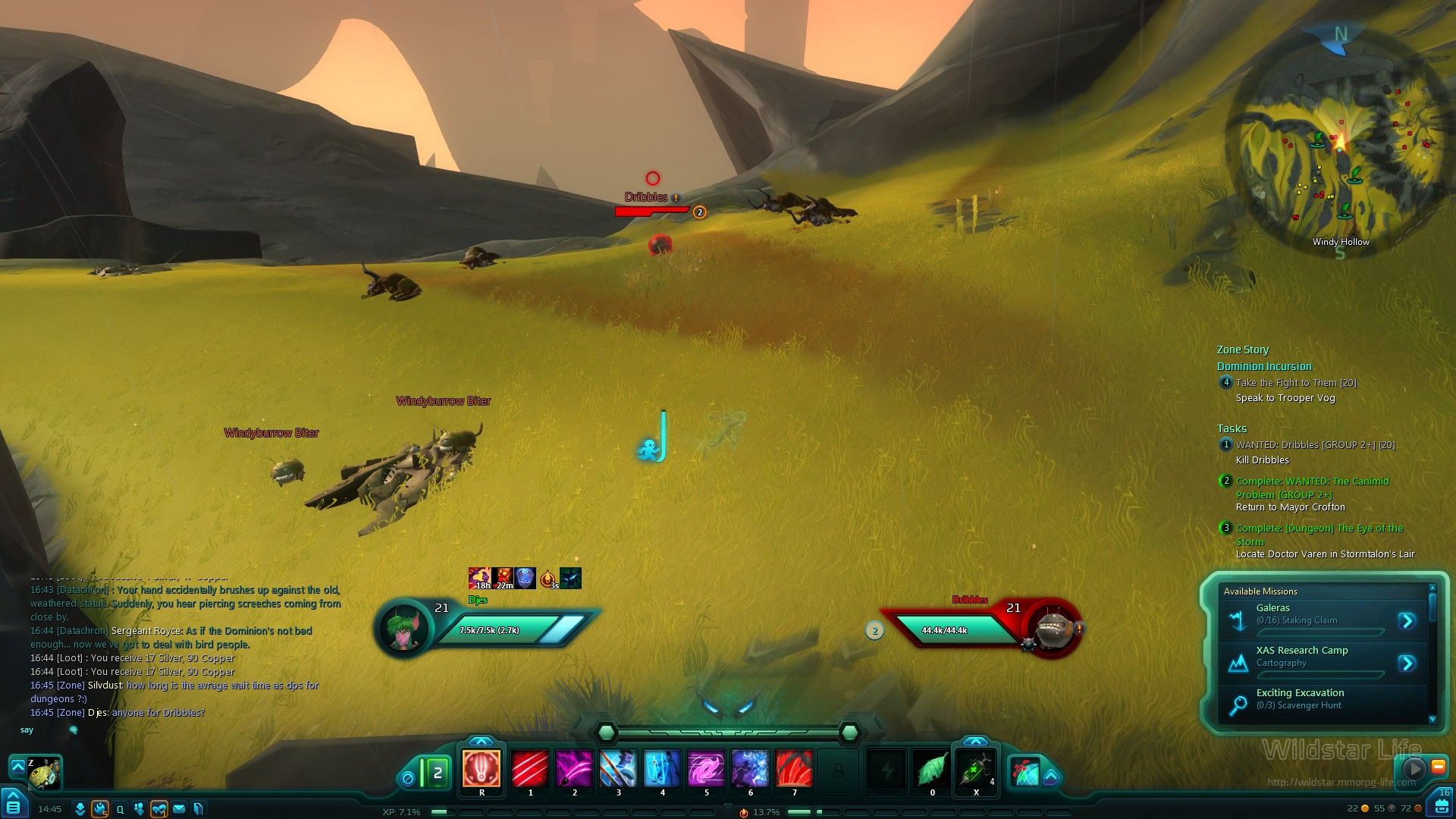
Task: Click the Djes player portrait
Action: coord(403,629)
